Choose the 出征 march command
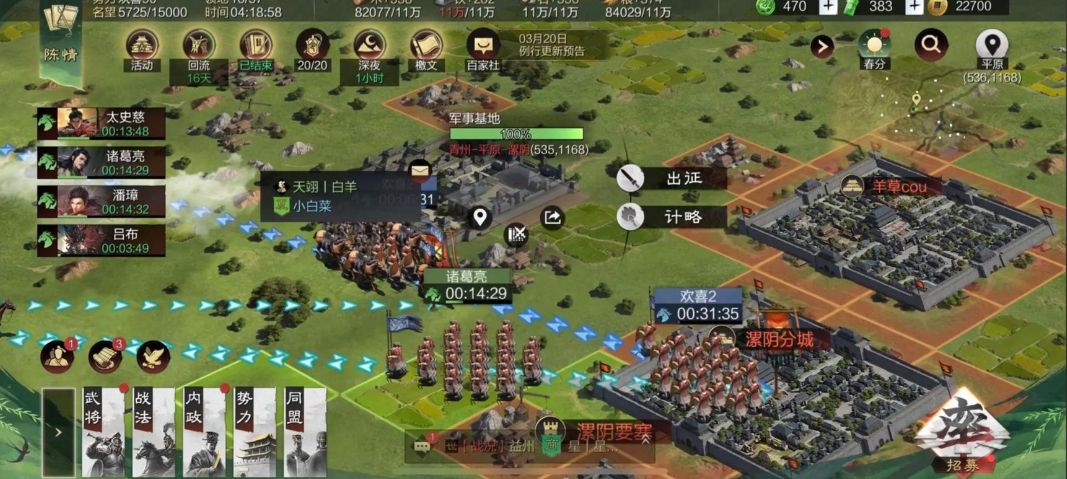The image size is (1067, 479). (672, 179)
